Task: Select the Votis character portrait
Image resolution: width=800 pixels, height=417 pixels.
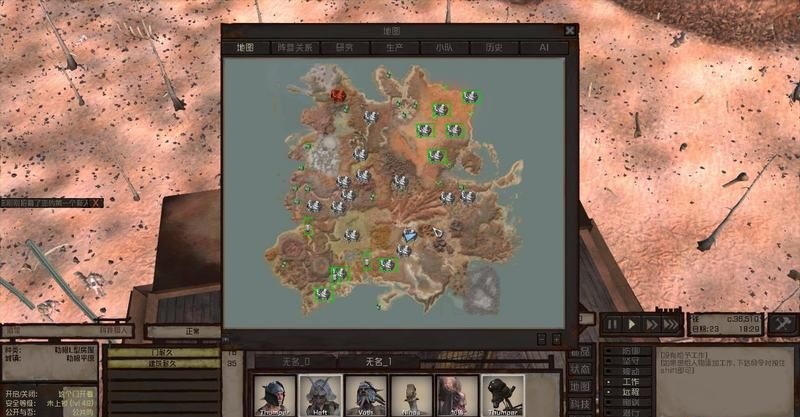Action: 365,396
